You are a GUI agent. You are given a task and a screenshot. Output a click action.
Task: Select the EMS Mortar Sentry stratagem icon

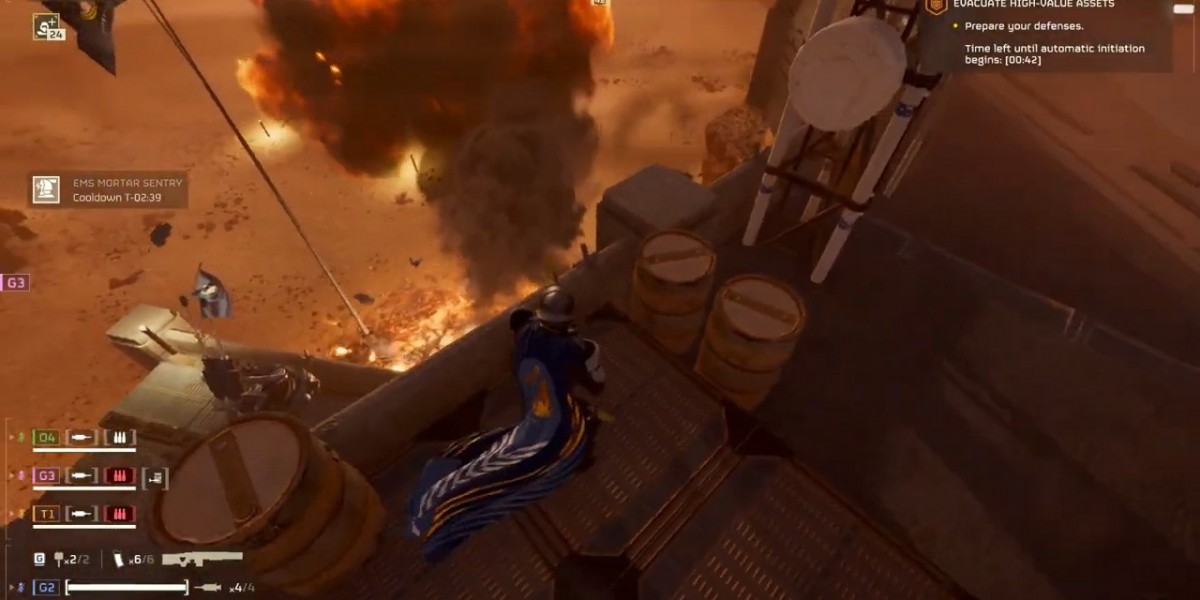pyautogui.click(x=46, y=190)
